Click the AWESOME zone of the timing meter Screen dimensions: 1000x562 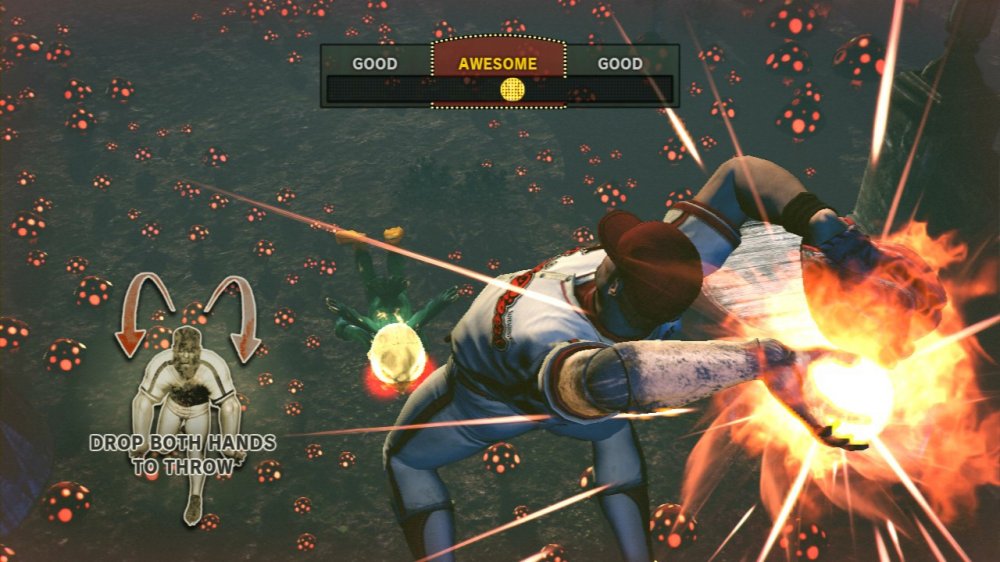tap(497, 63)
